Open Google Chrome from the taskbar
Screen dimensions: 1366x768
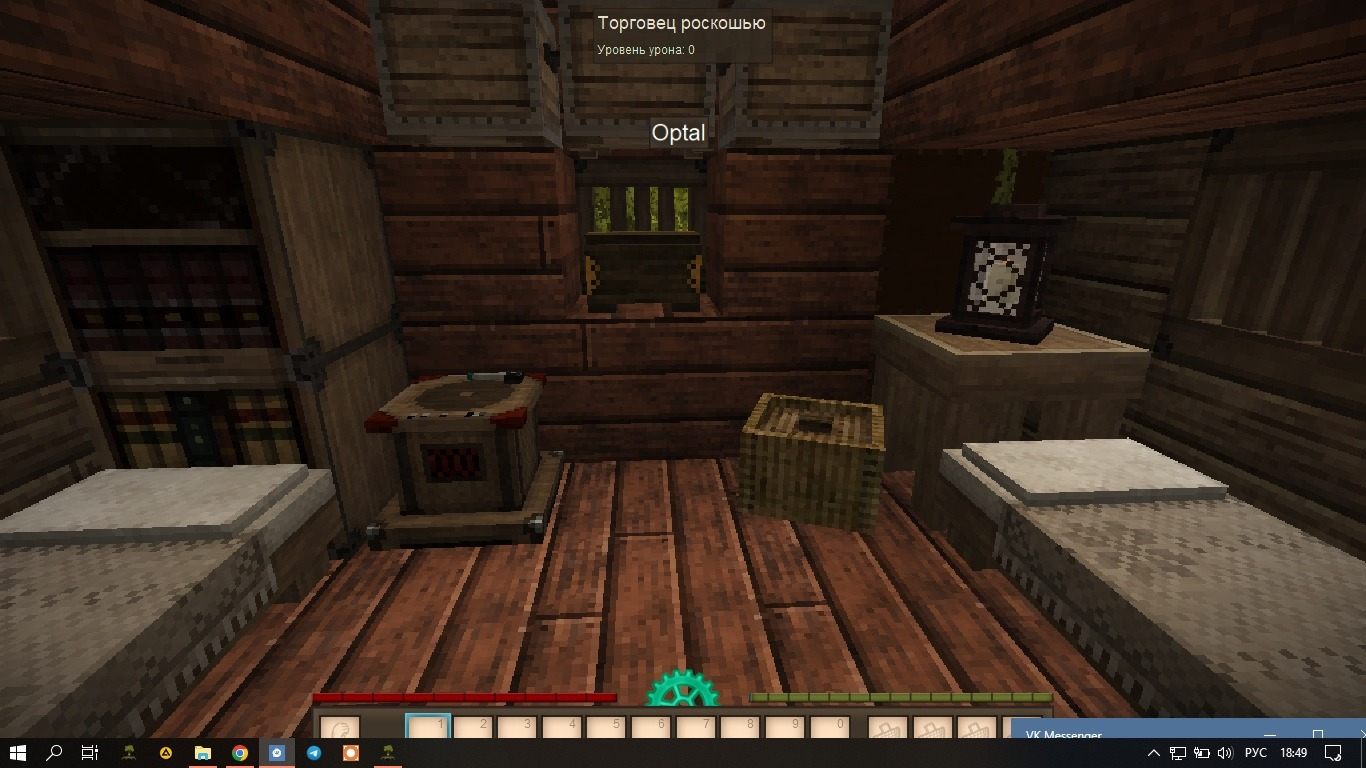[241, 753]
